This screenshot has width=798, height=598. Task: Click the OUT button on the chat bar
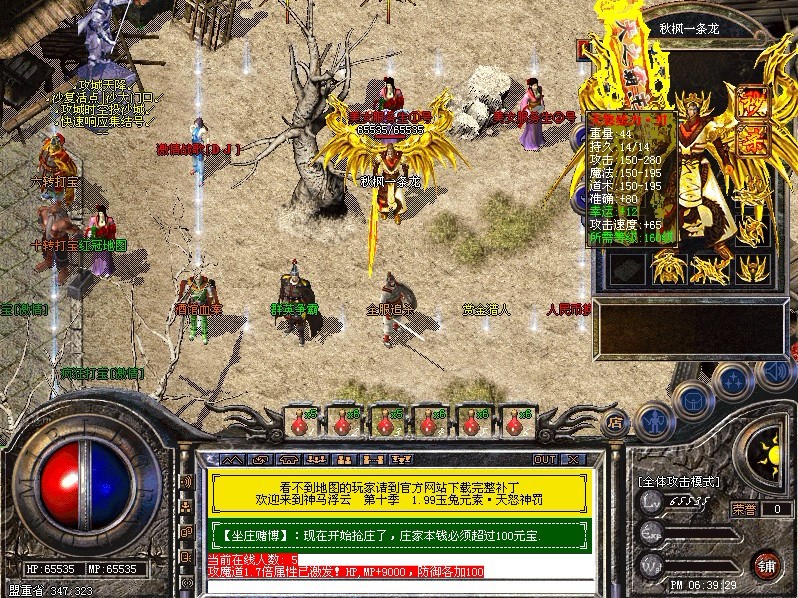pos(544,459)
